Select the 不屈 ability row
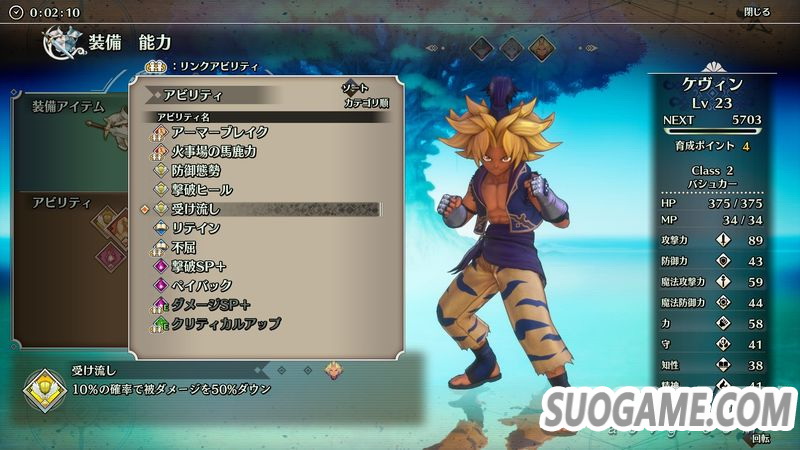Image resolution: width=800 pixels, height=450 pixels. [x=183, y=247]
